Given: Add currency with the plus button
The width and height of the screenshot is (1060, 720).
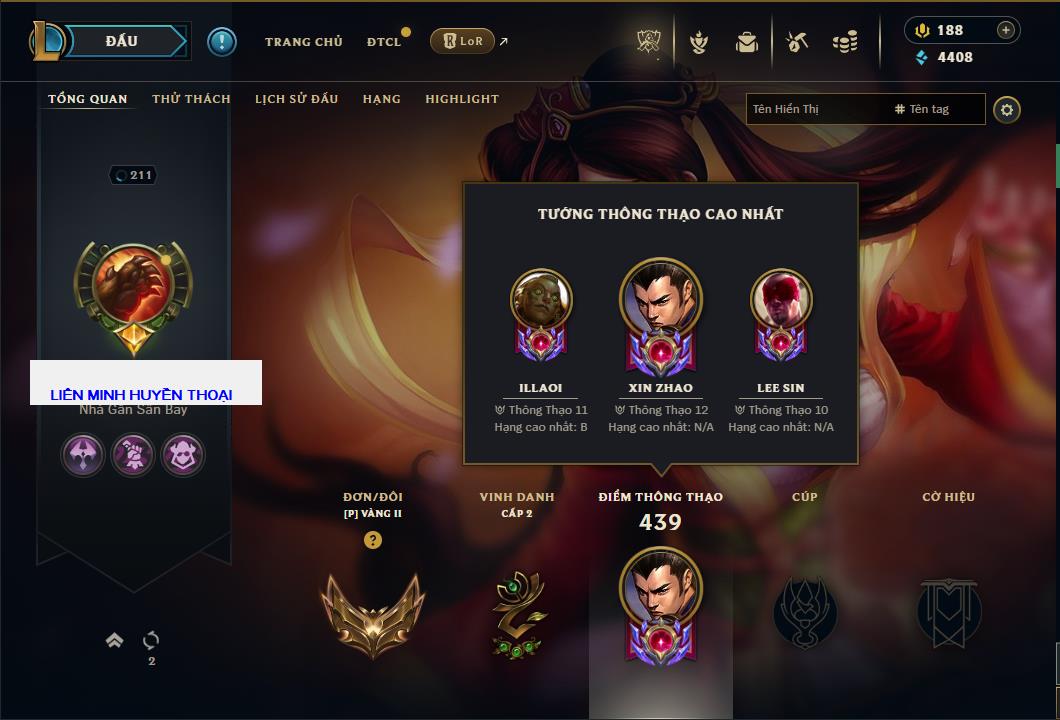Looking at the screenshot, I should pyautogui.click(x=1006, y=30).
